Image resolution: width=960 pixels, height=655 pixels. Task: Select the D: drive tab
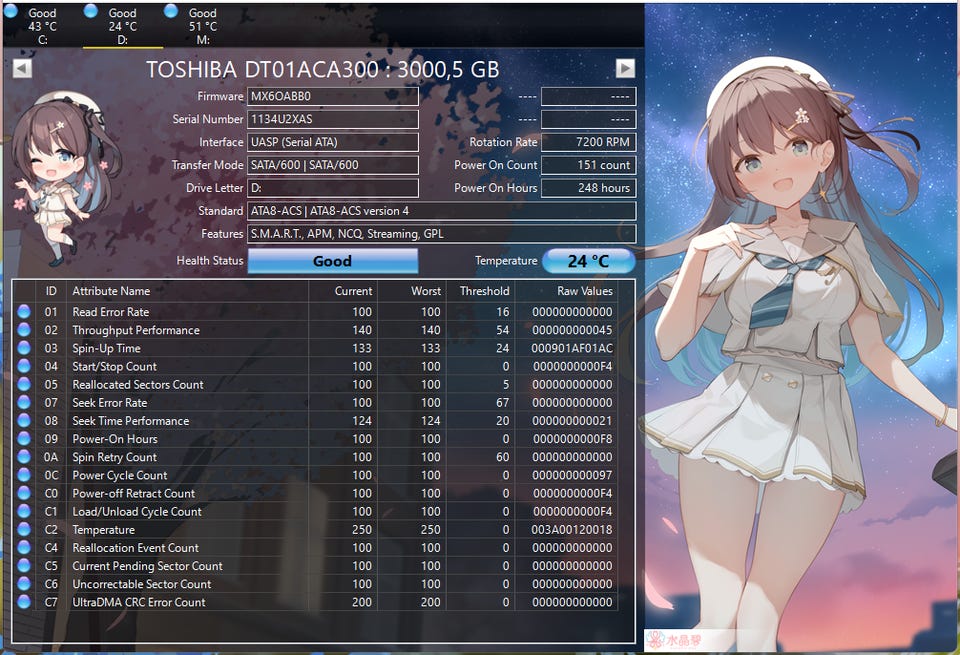click(122, 26)
